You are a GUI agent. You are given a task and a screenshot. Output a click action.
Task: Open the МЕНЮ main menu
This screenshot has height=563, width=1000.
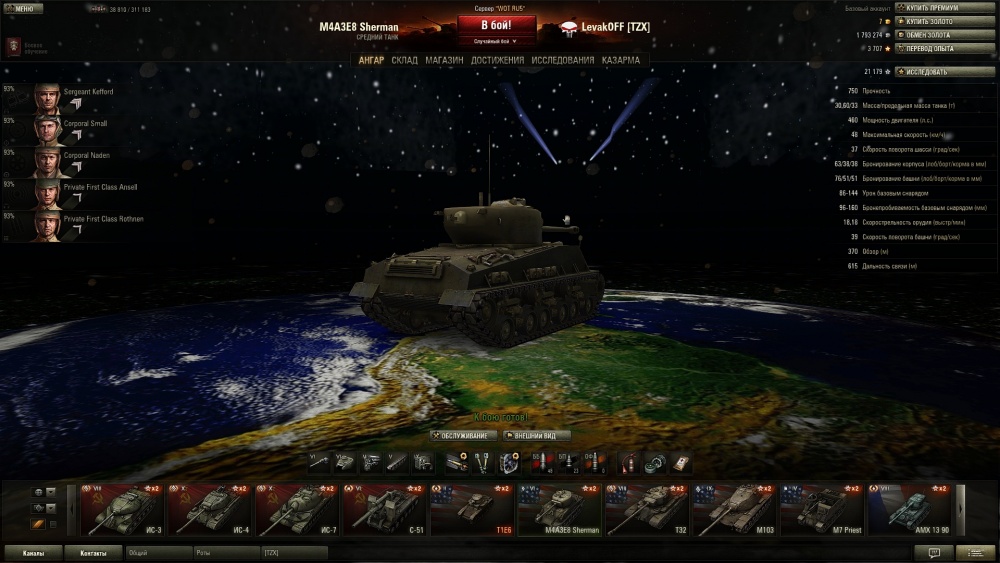coord(22,8)
